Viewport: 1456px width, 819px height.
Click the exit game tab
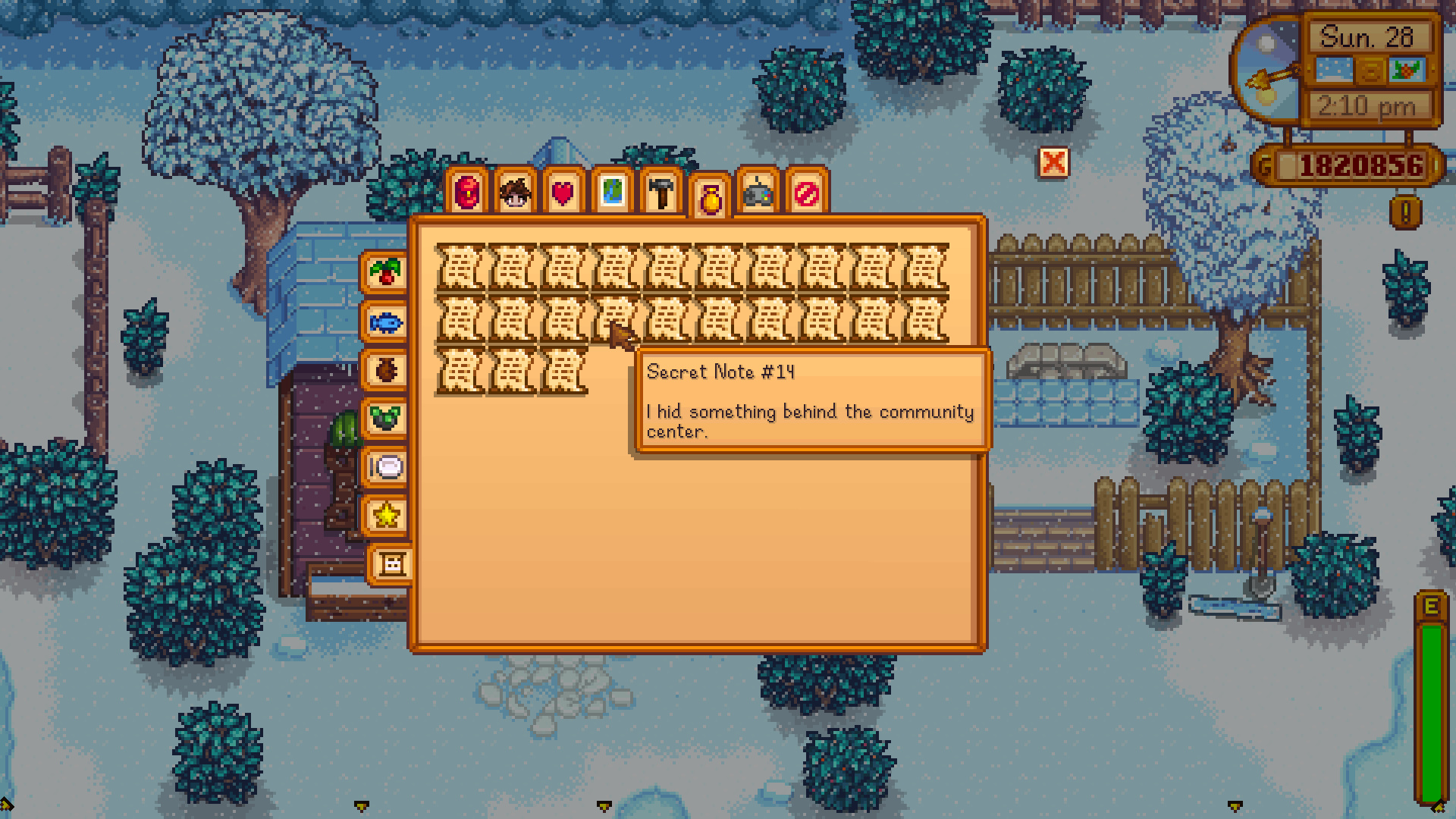click(806, 192)
